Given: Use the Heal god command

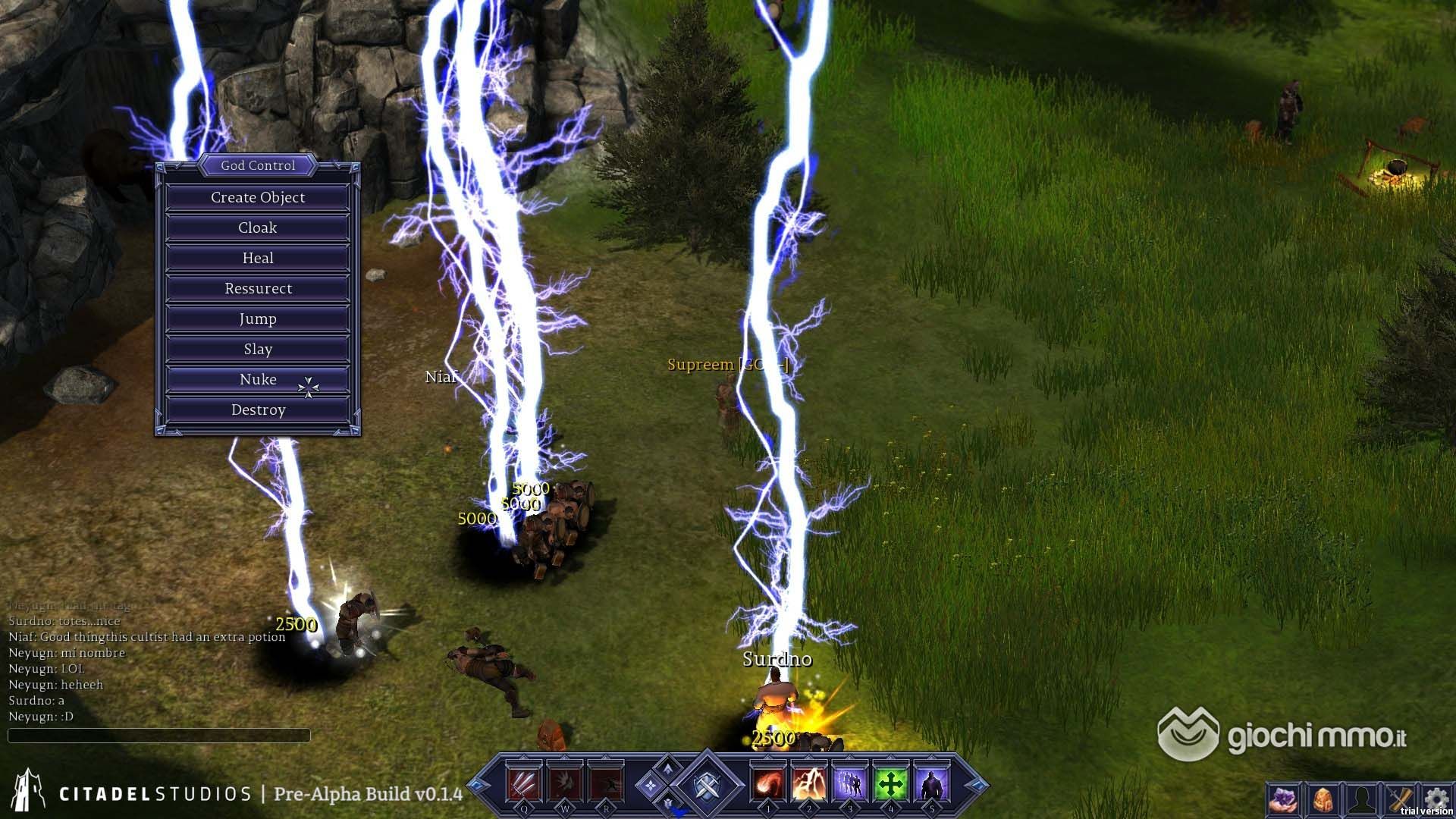Looking at the screenshot, I should pos(258,258).
